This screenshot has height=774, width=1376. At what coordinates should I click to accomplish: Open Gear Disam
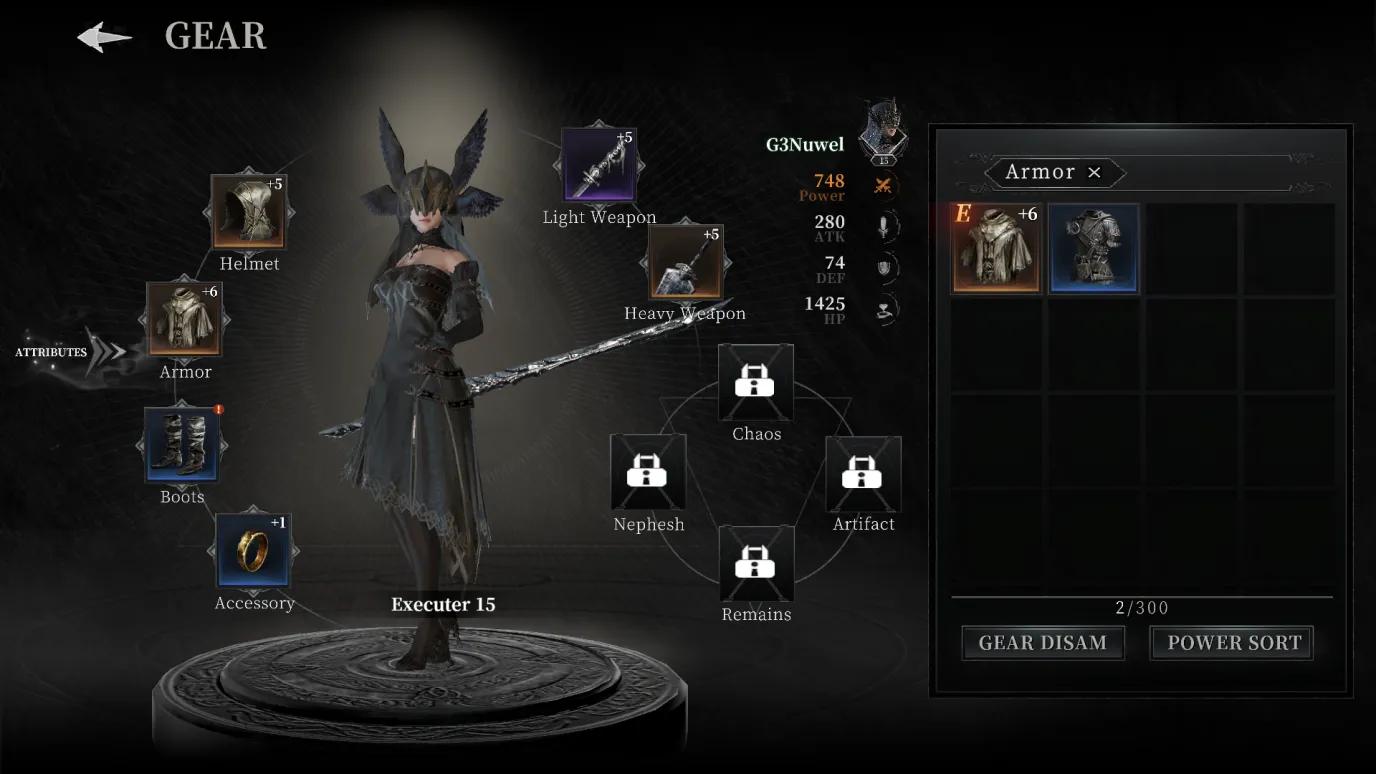pos(1042,643)
